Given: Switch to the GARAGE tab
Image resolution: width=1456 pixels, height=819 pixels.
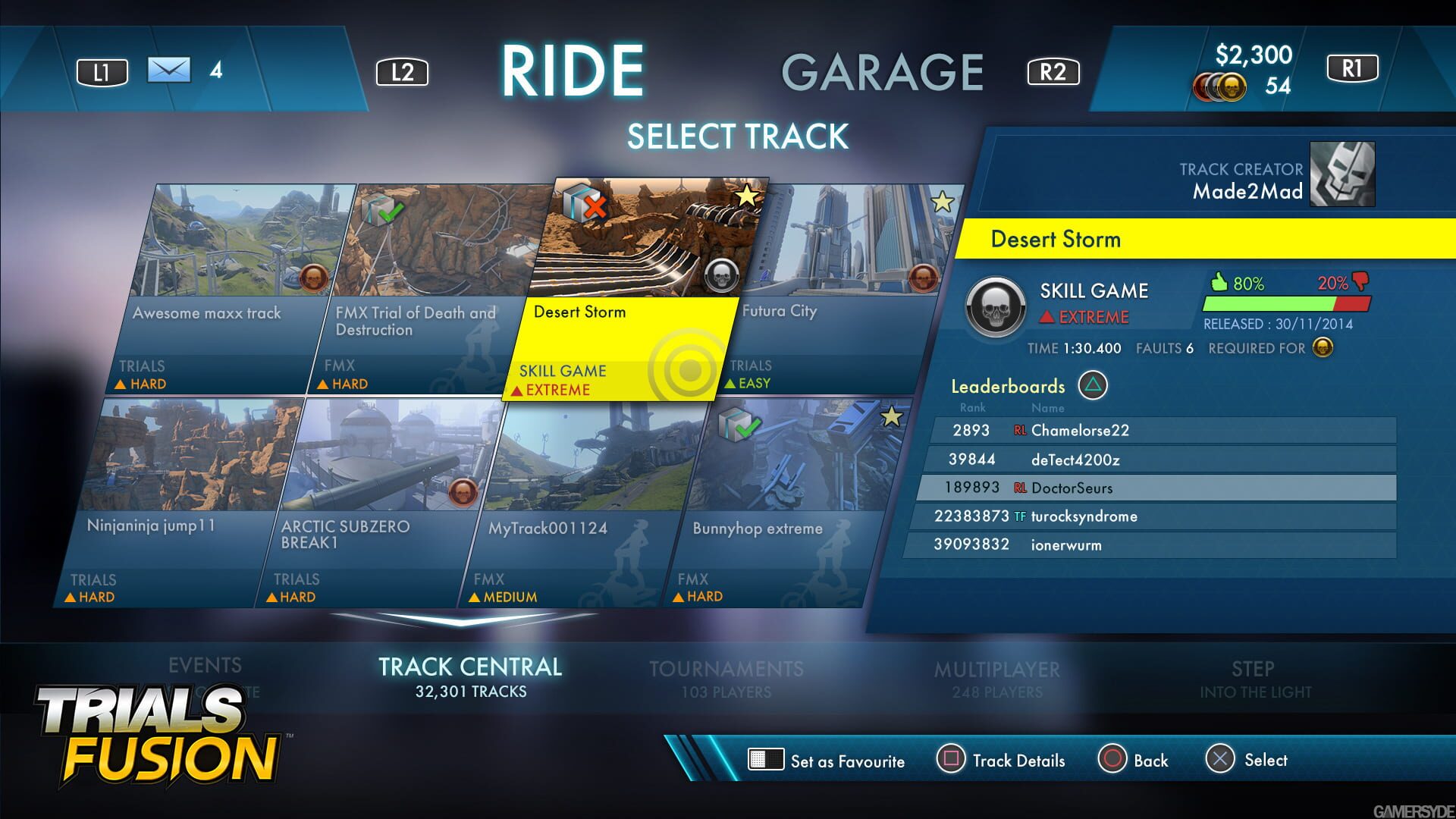Looking at the screenshot, I should tap(883, 72).
